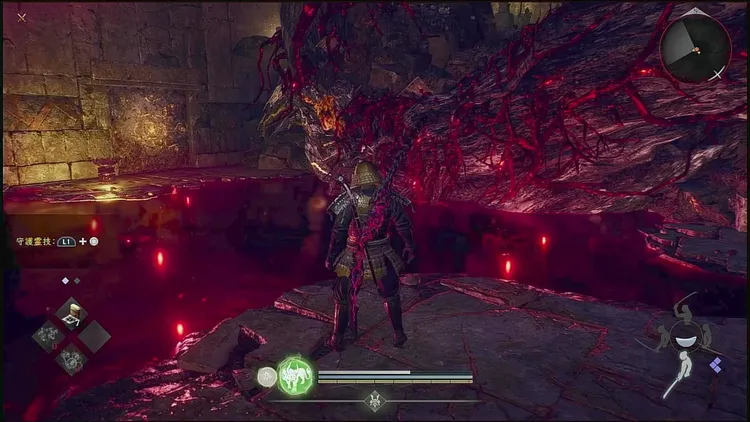Click the samurai helmet emblem below status bars
The height and width of the screenshot is (422, 750).
click(x=374, y=400)
